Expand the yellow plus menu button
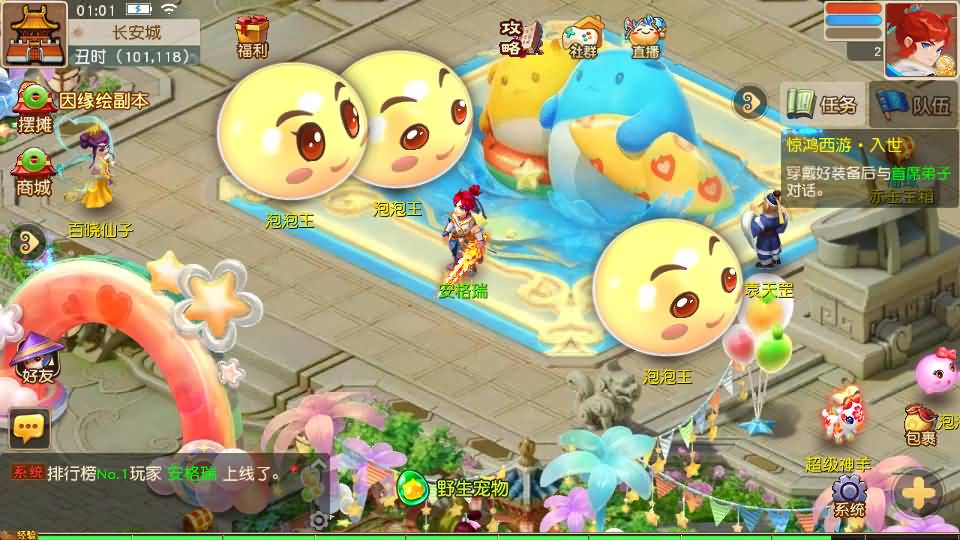Screen dimensions: 960x540 [x=916, y=492]
